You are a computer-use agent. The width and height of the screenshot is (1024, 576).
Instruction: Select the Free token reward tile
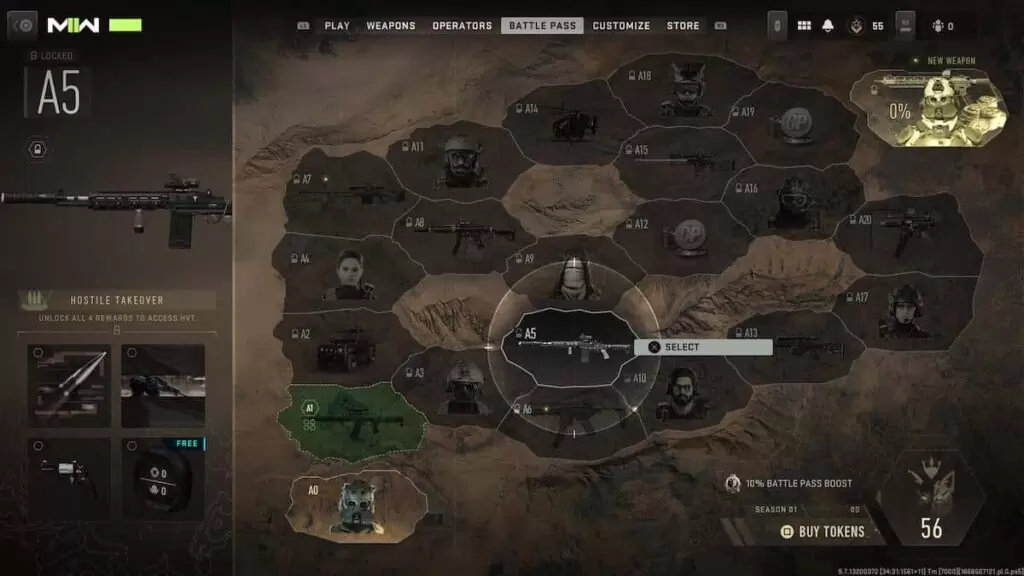coord(163,476)
